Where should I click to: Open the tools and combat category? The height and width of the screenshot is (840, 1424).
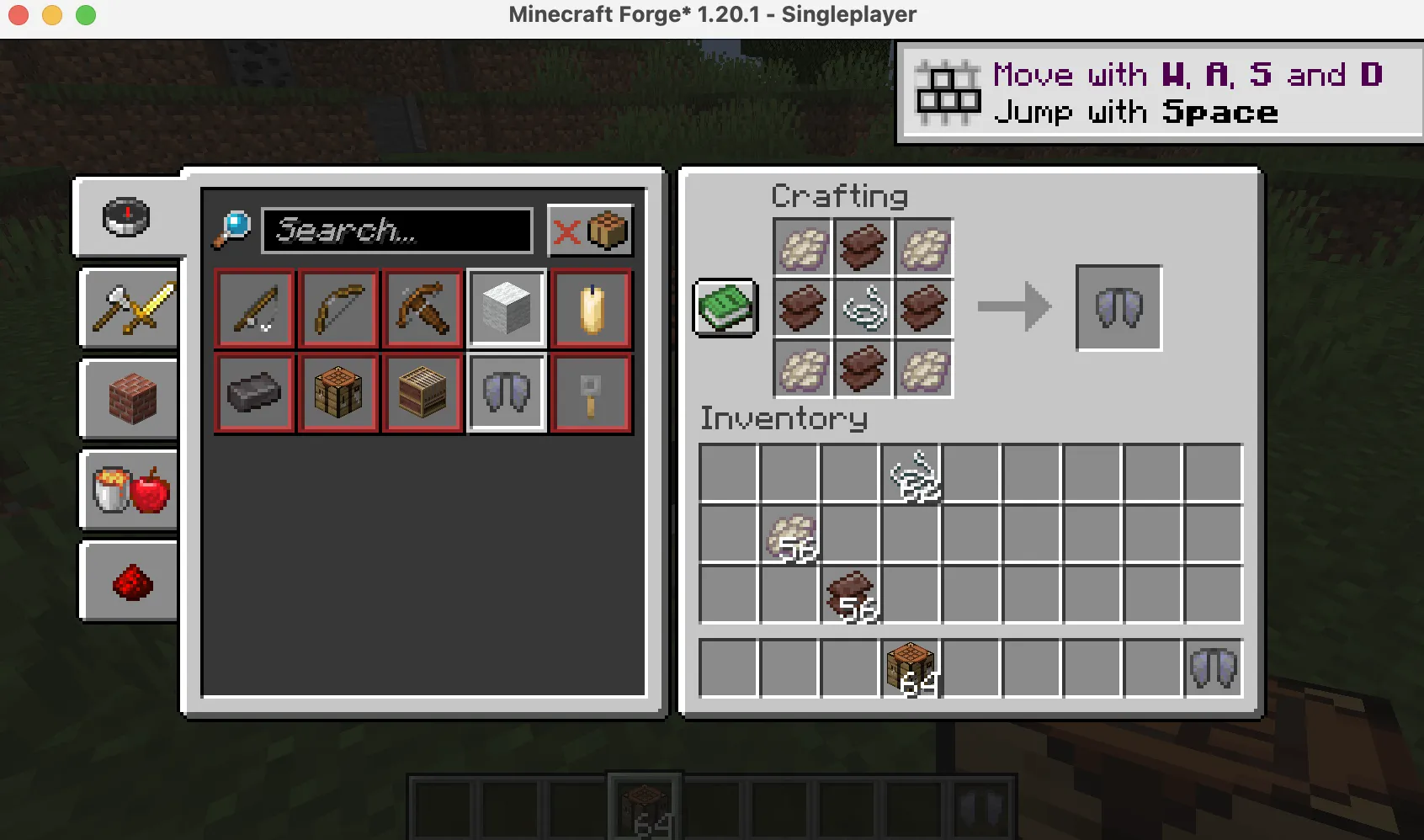tap(128, 308)
